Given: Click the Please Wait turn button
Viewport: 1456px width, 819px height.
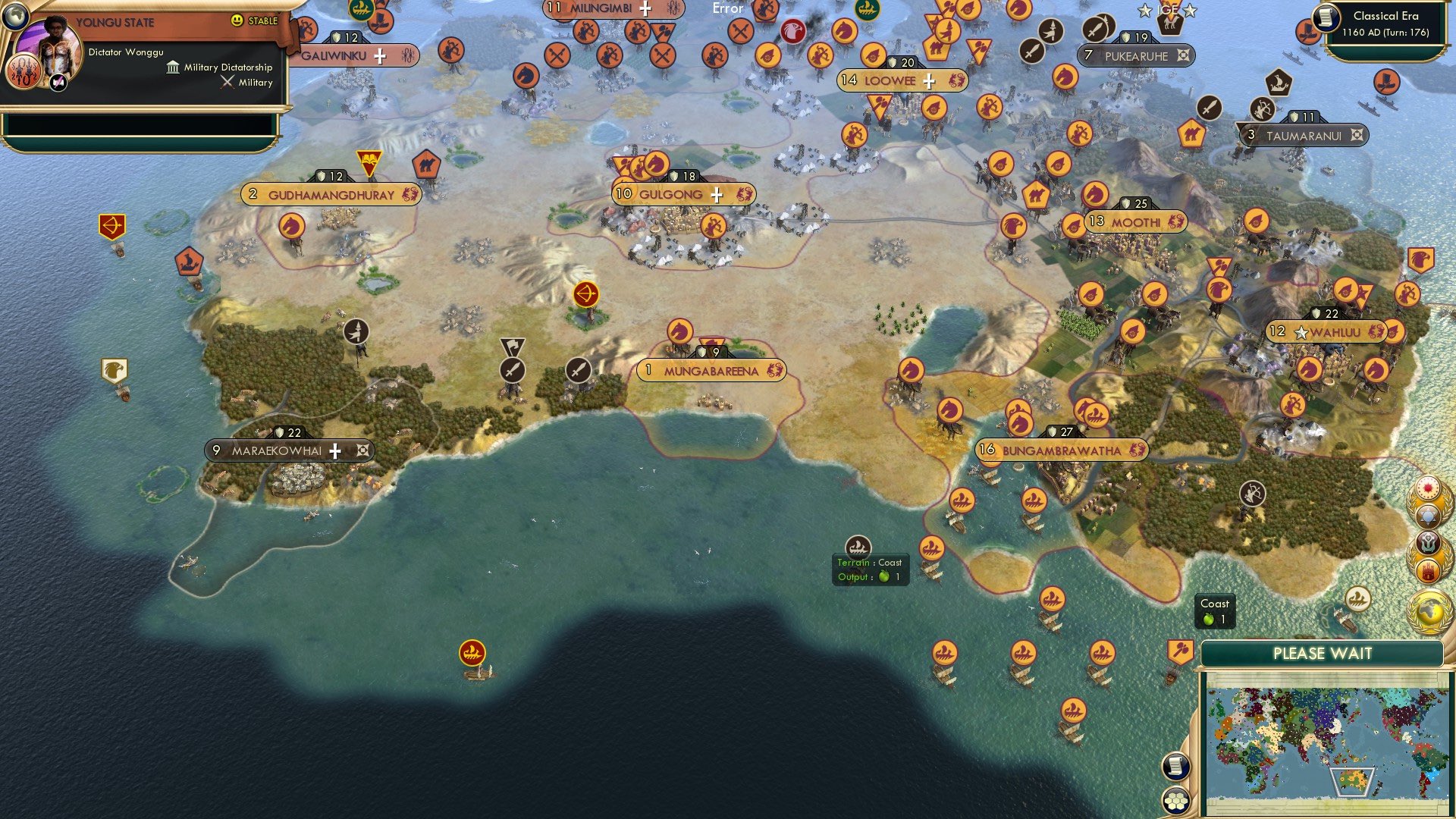Looking at the screenshot, I should click(x=1322, y=654).
